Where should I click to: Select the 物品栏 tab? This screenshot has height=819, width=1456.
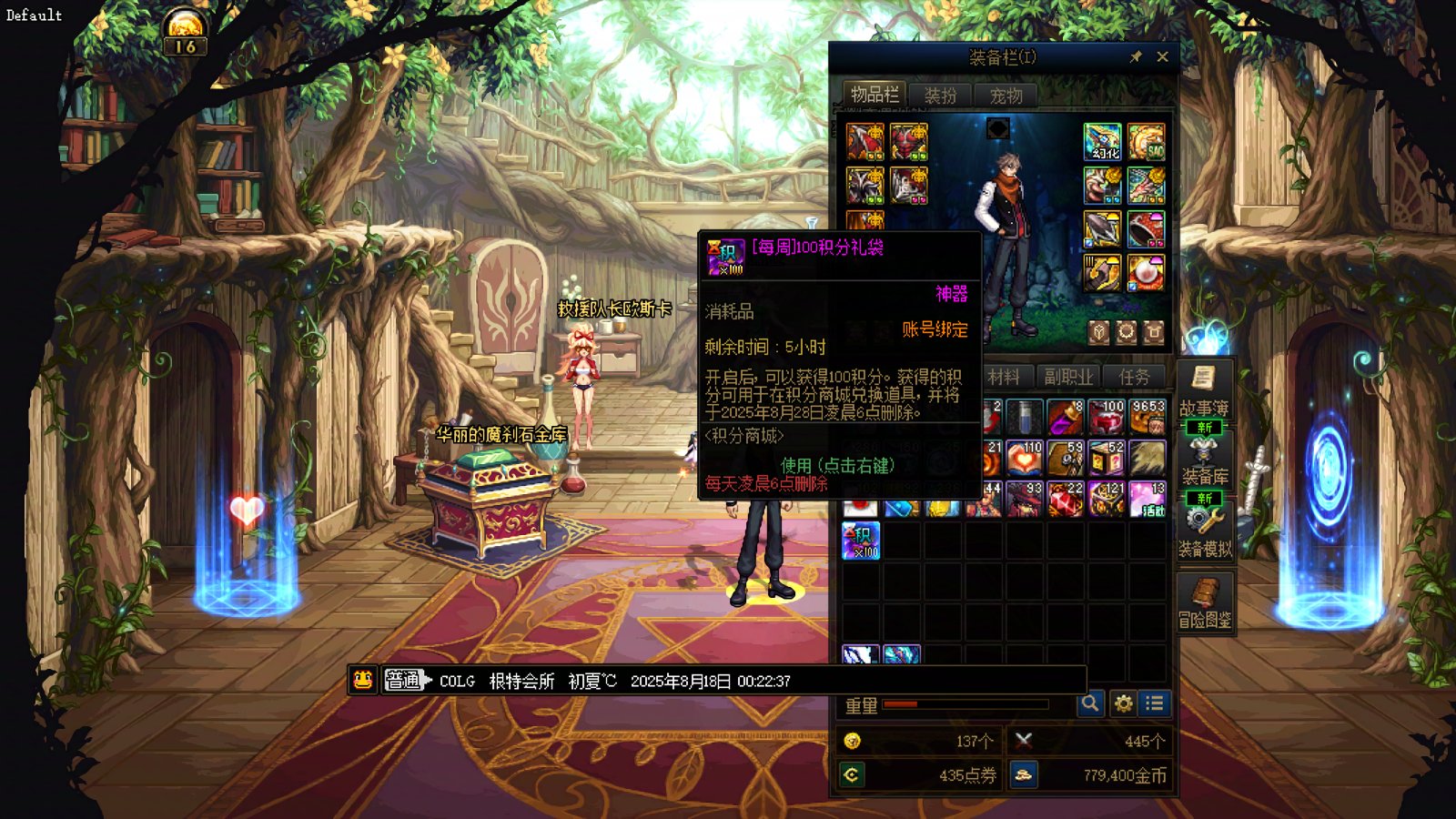tap(874, 95)
